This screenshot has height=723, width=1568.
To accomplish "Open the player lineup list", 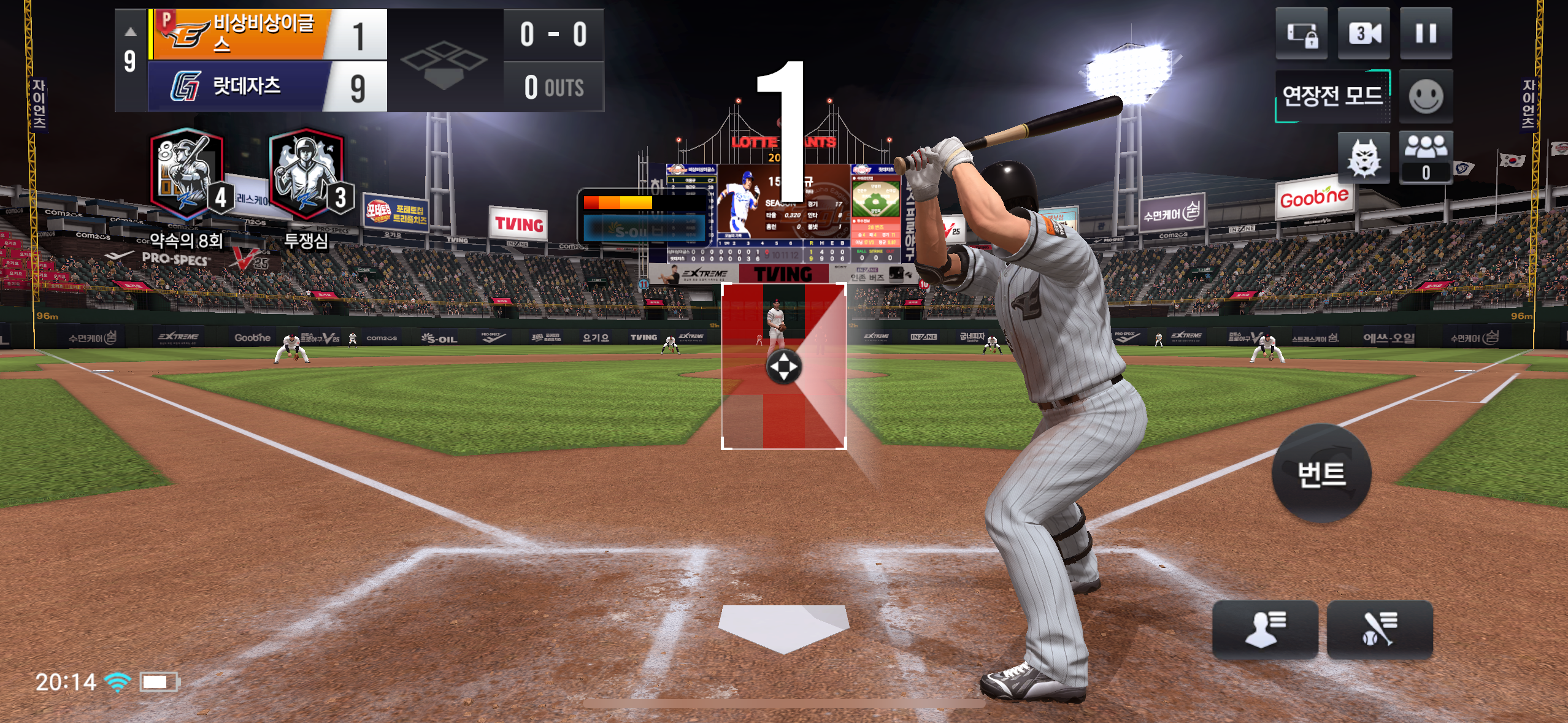I will point(1265,630).
